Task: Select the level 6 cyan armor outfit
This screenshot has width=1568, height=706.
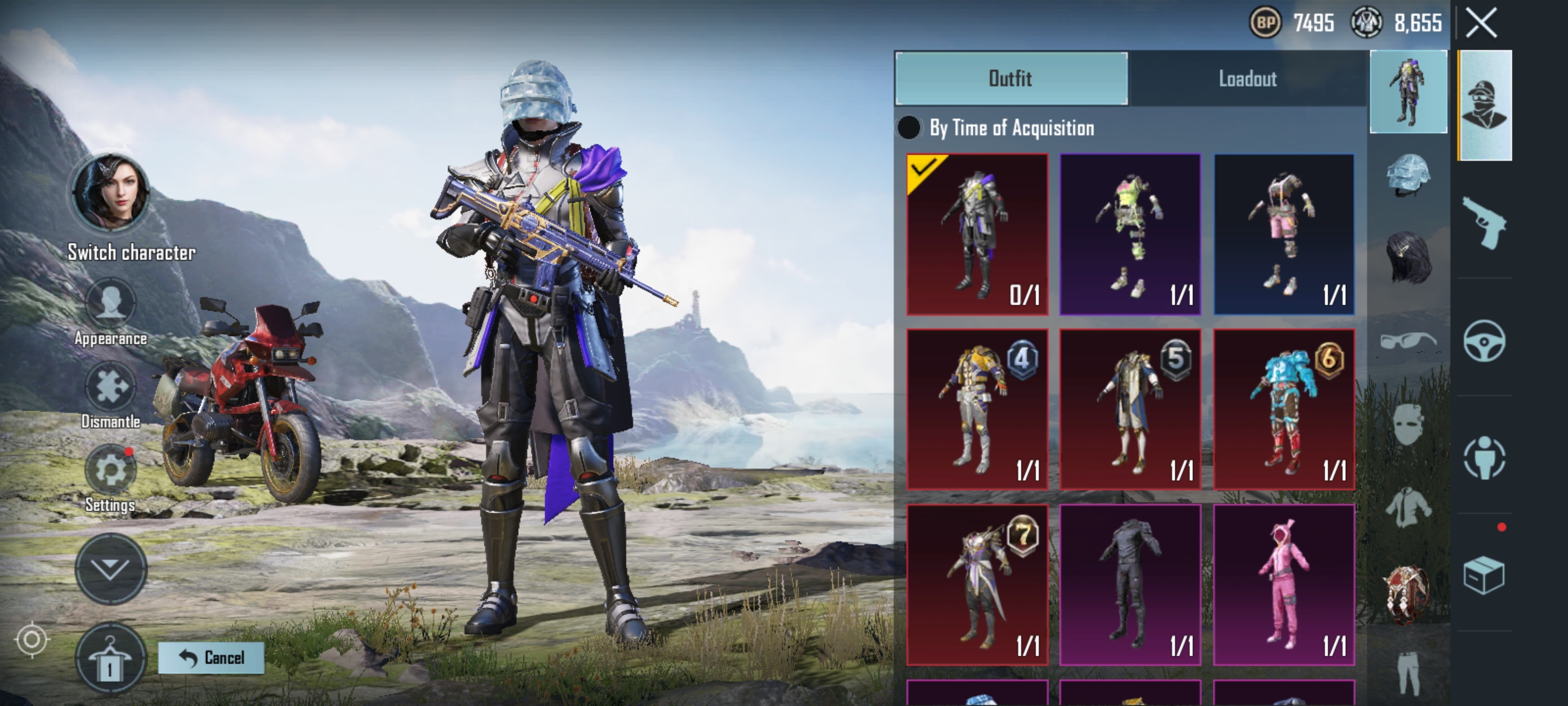Action: click(x=1284, y=409)
